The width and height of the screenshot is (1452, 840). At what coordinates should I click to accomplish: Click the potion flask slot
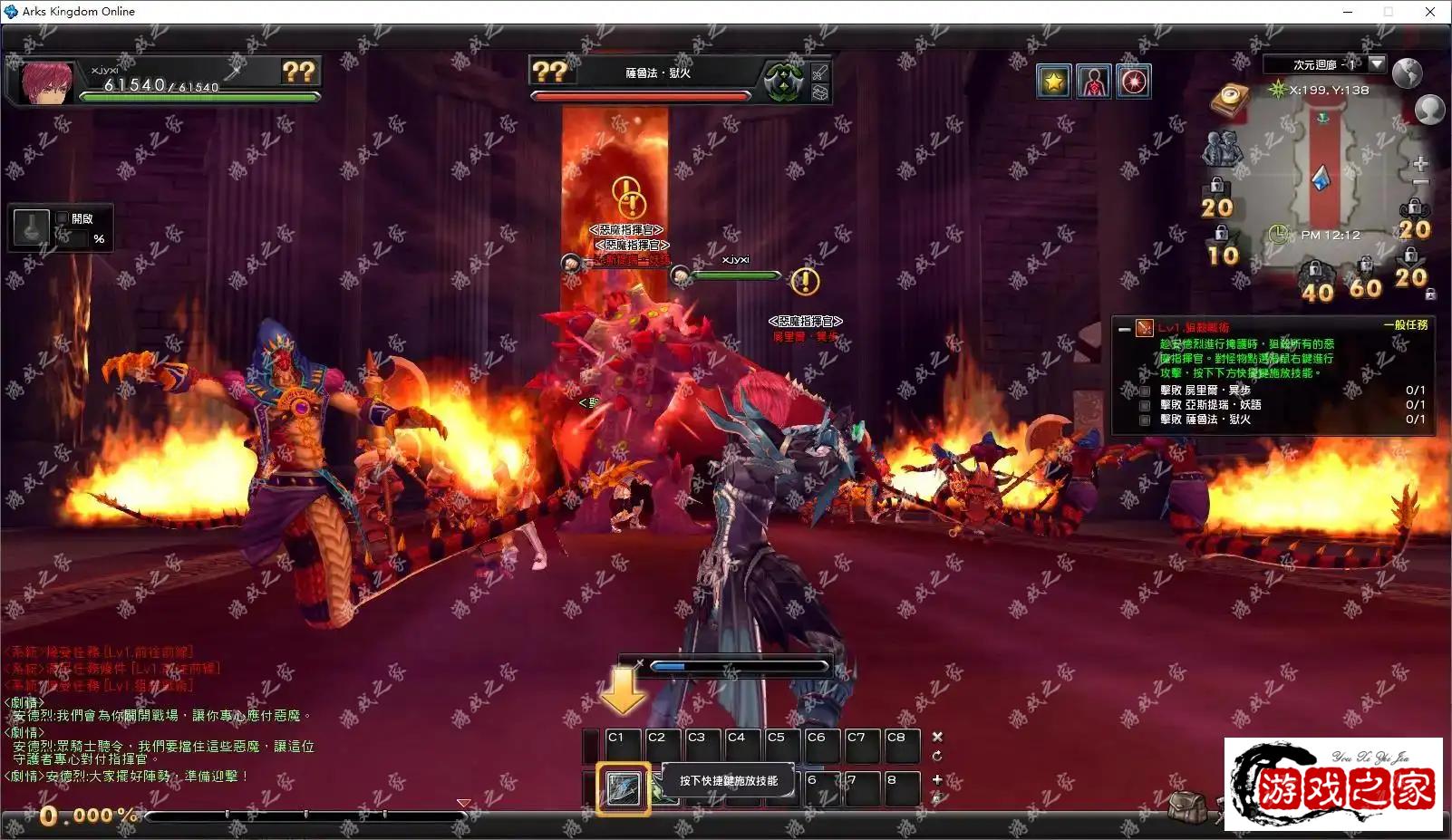click(x=32, y=227)
